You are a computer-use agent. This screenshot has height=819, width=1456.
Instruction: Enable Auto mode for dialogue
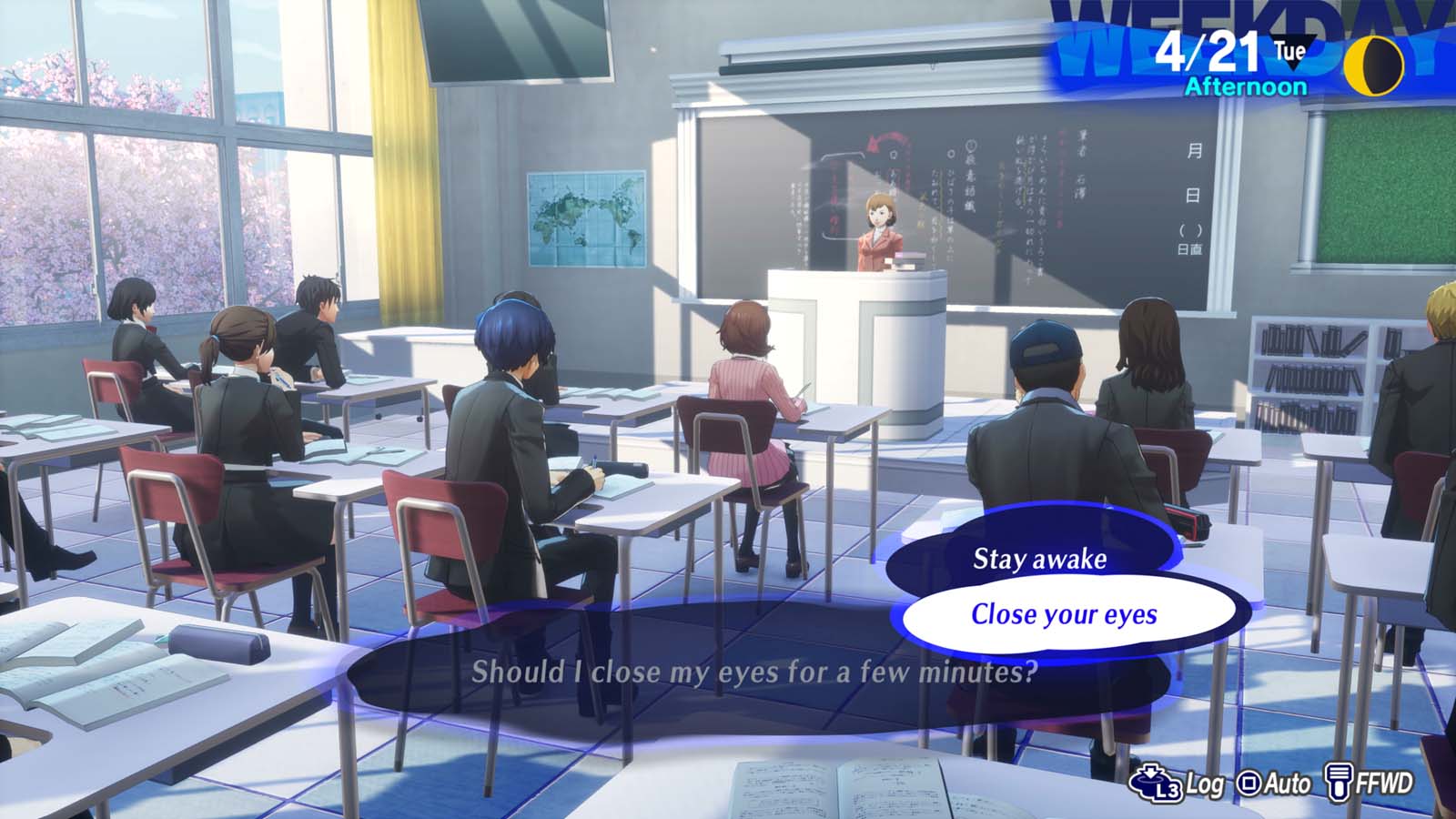pyautogui.click(x=1287, y=783)
